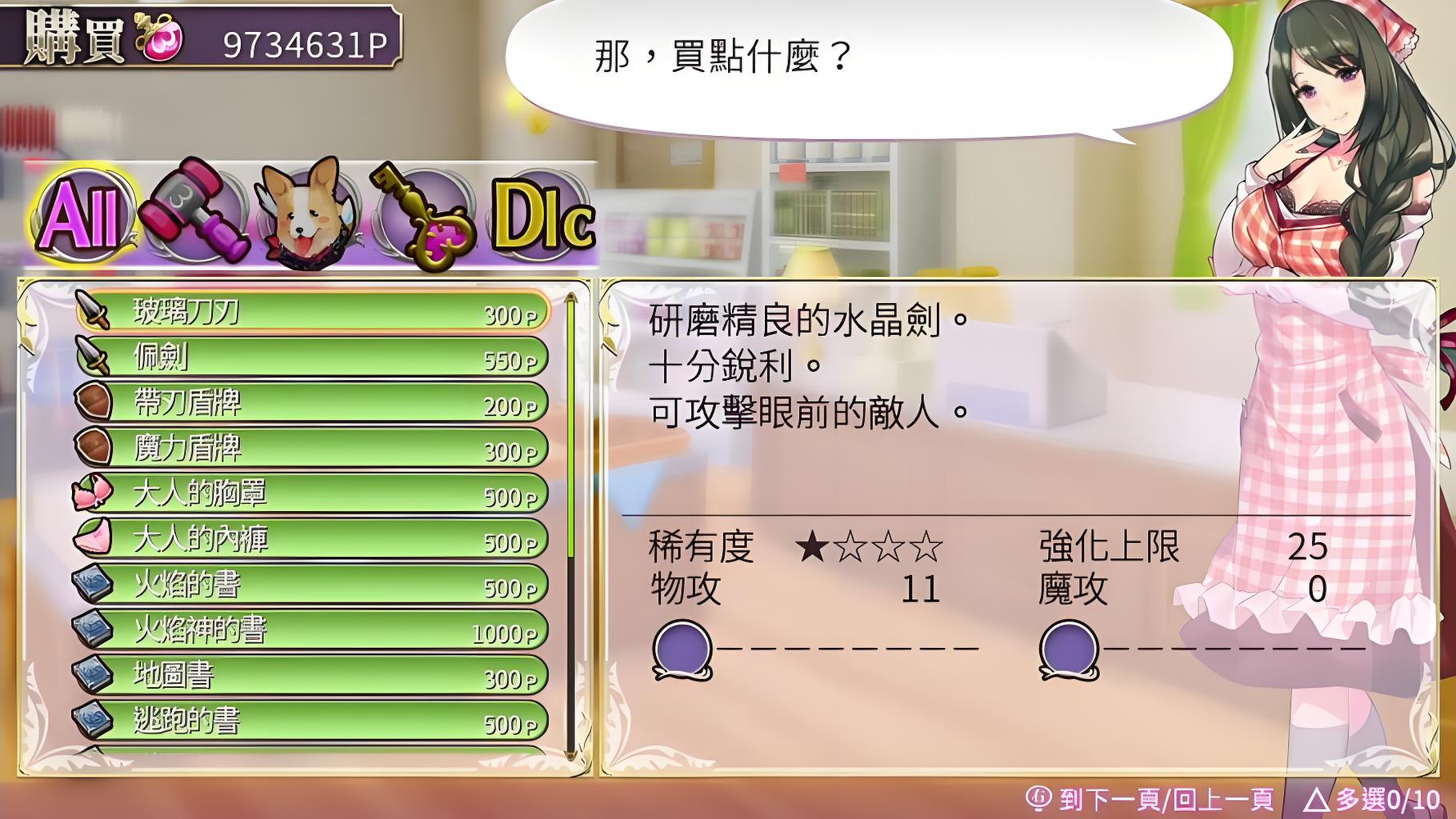Click the item list scrollbar
The height and width of the screenshot is (819, 1456).
tap(571, 524)
